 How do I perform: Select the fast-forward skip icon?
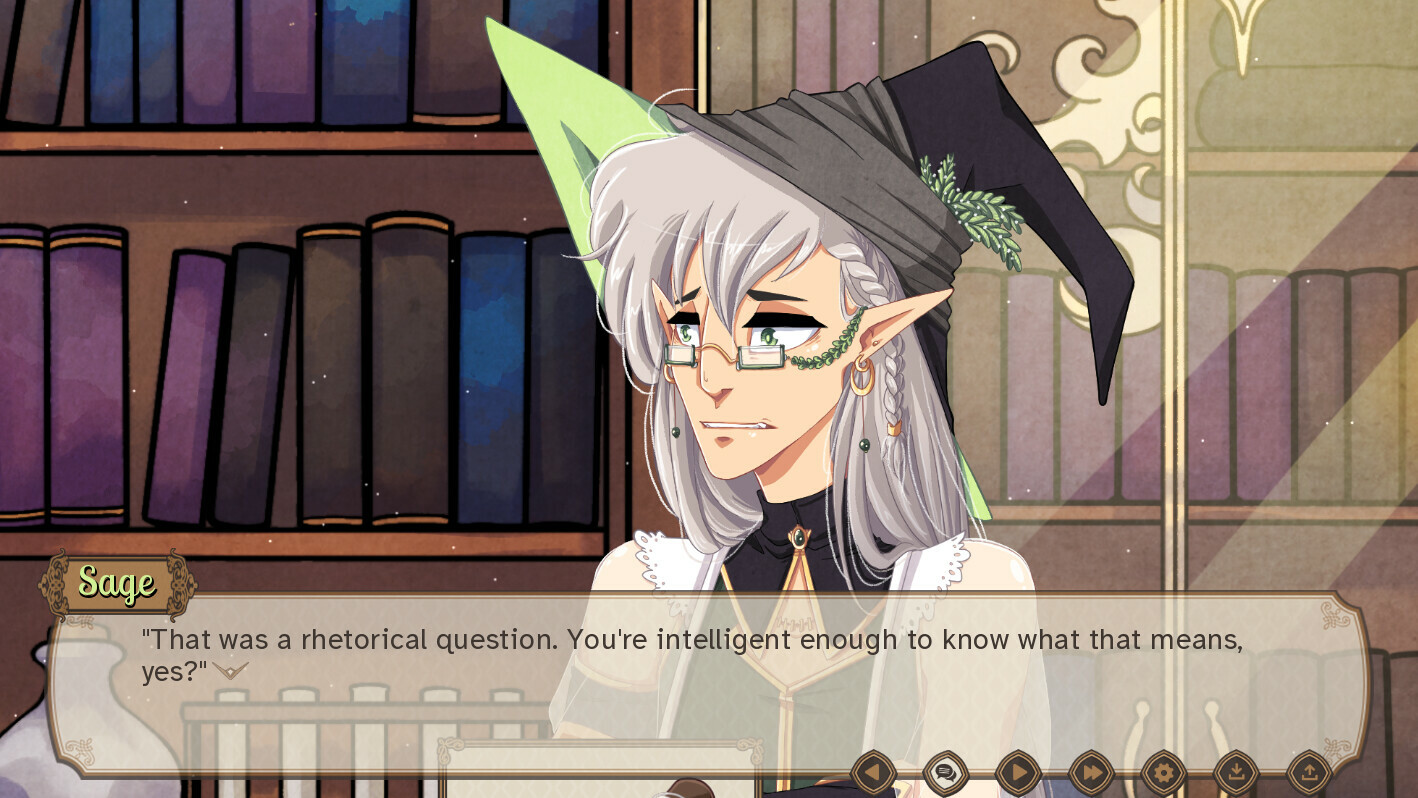point(1089,773)
